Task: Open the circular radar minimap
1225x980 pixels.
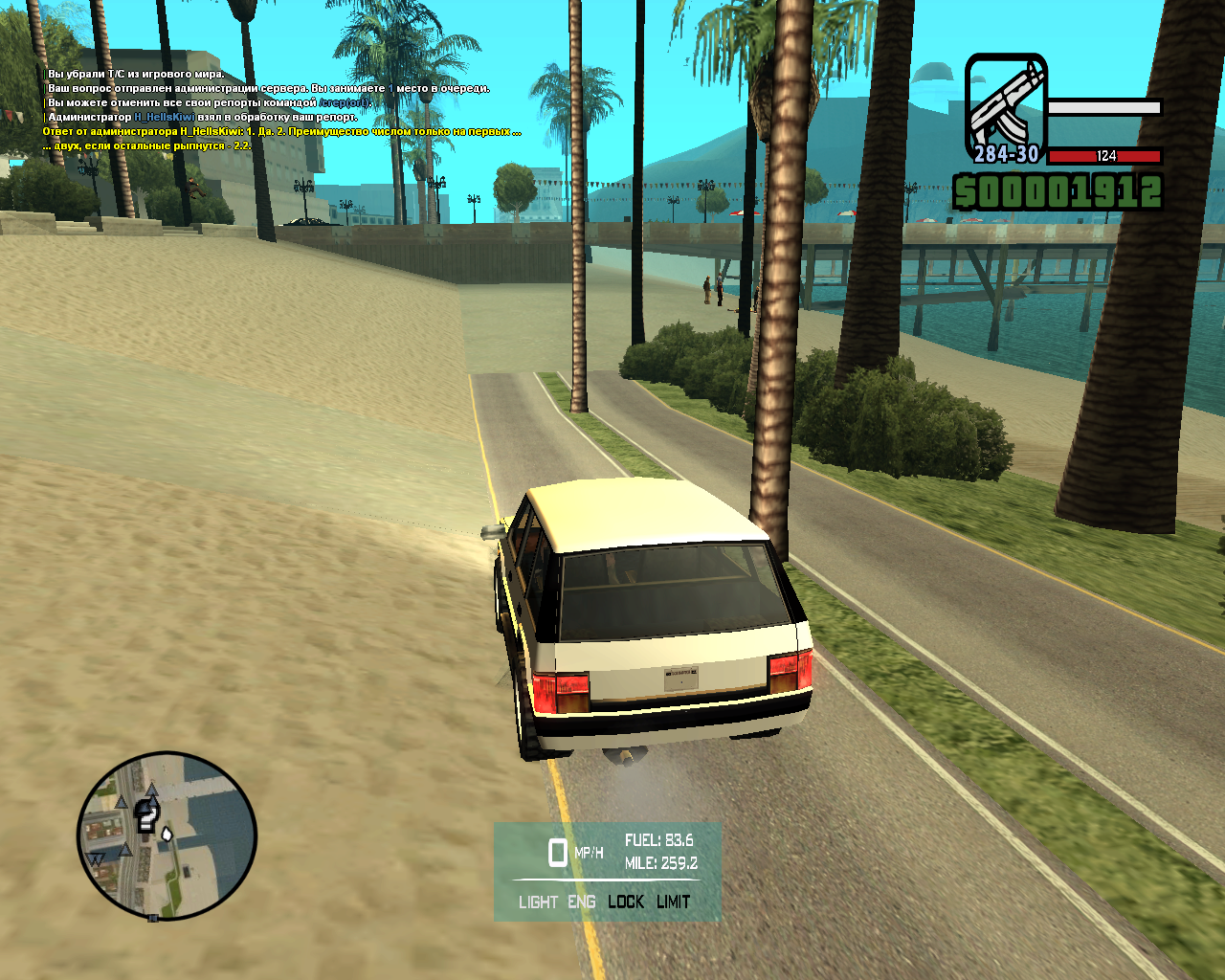Action: pos(167,835)
